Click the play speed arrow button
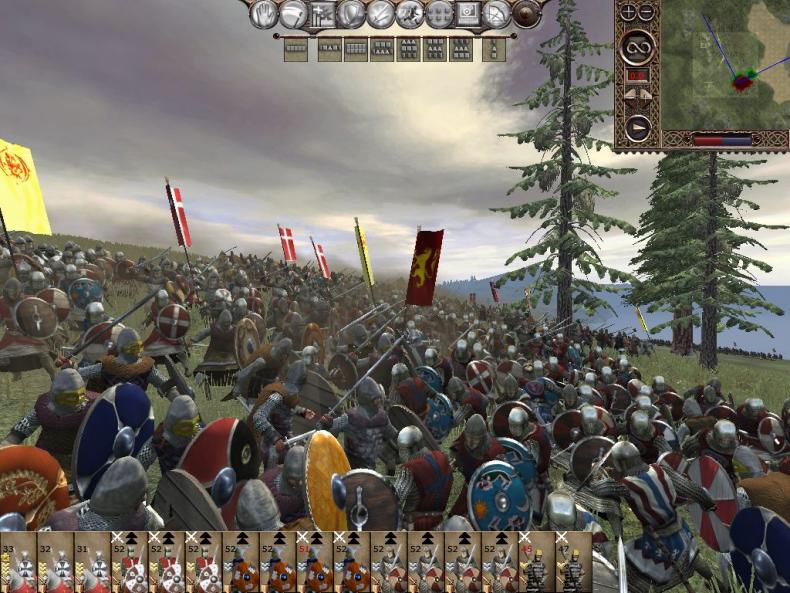790x593 pixels. pyautogui.click(x=637, y=126)
